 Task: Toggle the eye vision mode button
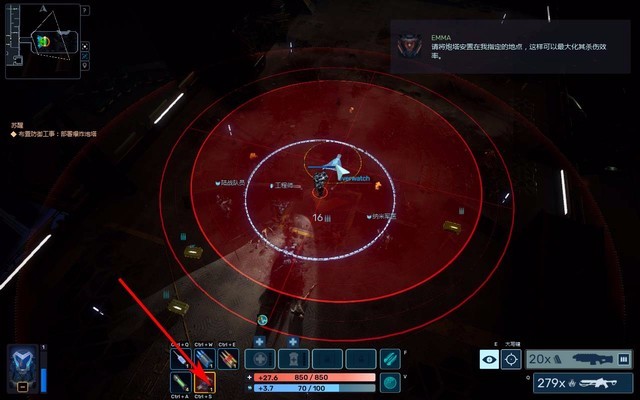(489, 359)
